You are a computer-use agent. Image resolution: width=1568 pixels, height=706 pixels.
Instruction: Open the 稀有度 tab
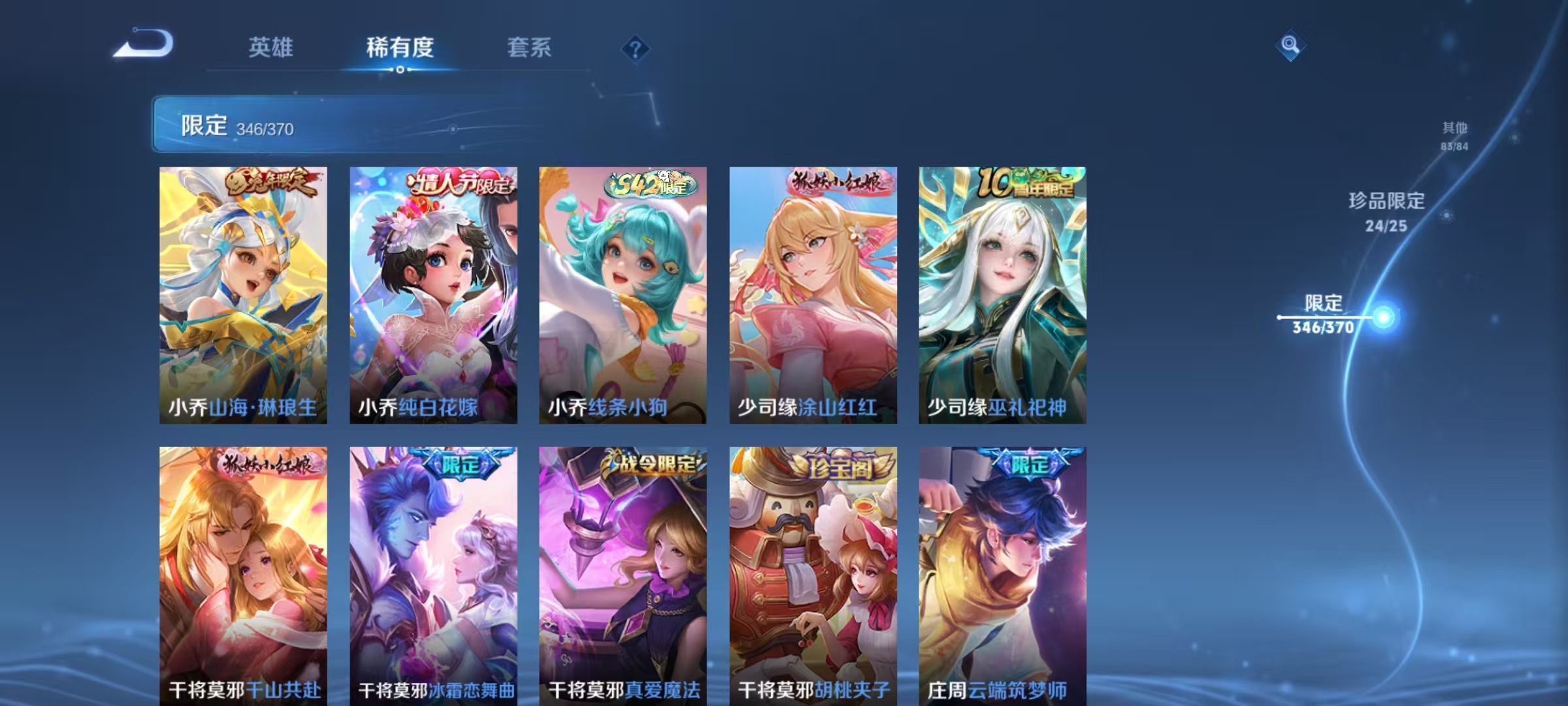click(x=400, y=48)
